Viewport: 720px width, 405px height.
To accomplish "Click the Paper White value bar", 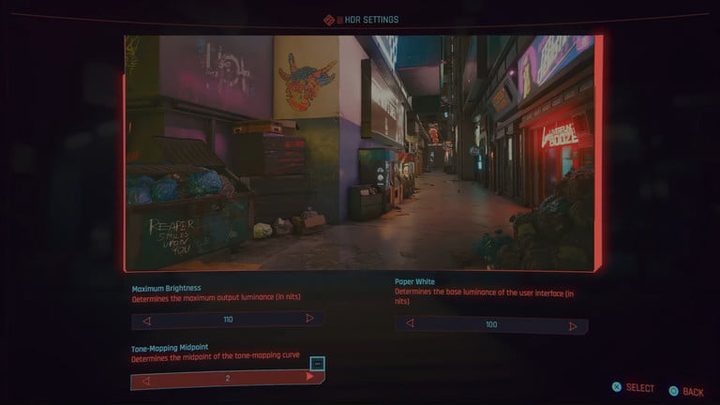I will (491, 325).
